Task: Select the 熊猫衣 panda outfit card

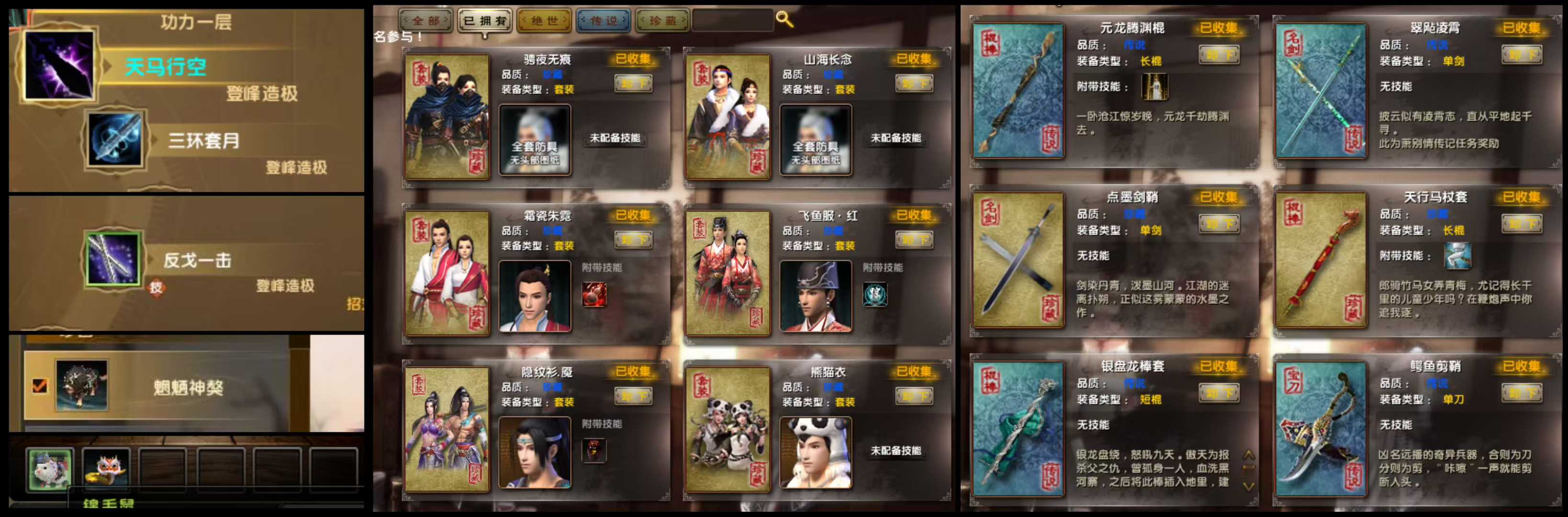Action: coord(728,429)
